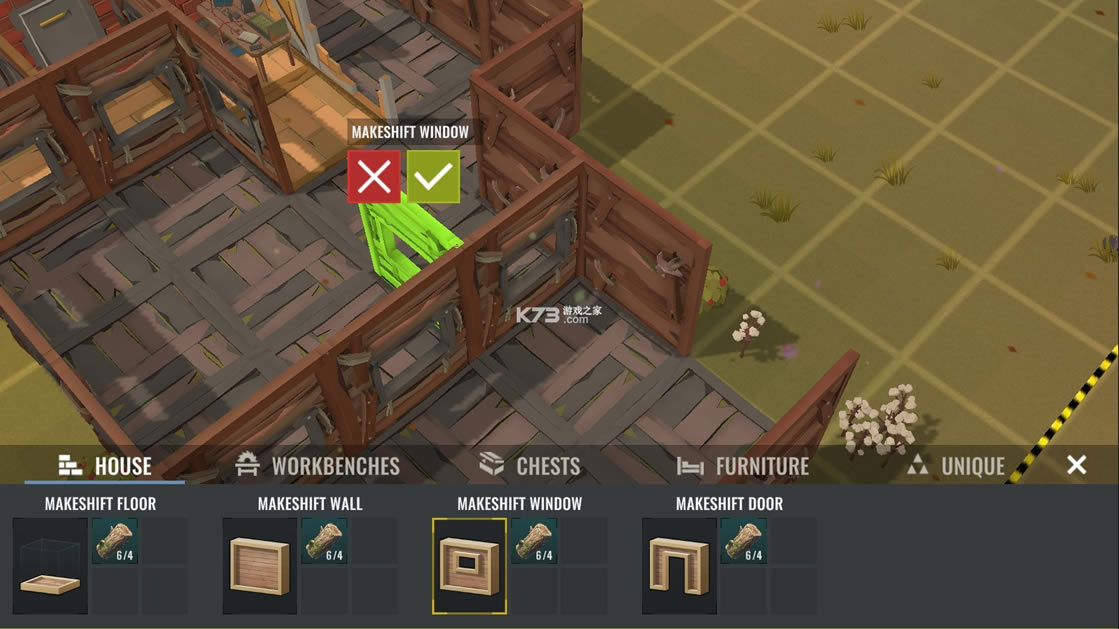Choose the Makeshift Wall blueprint
1119x629 pixels.
(x=260, y=566)
